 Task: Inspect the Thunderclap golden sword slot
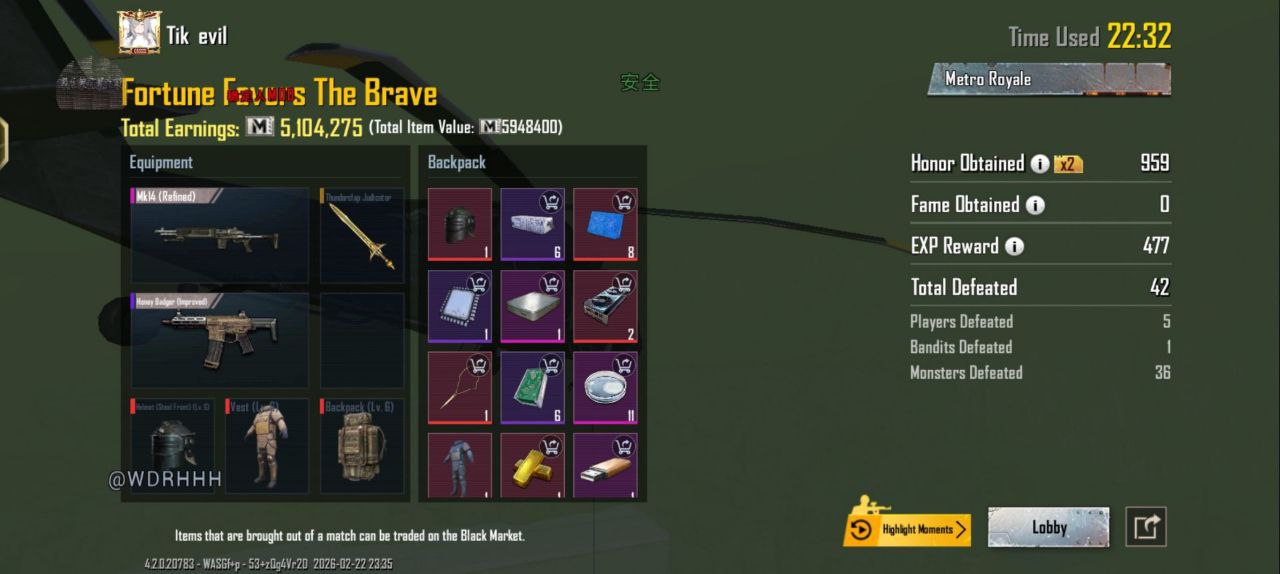(x=362, y=236)
